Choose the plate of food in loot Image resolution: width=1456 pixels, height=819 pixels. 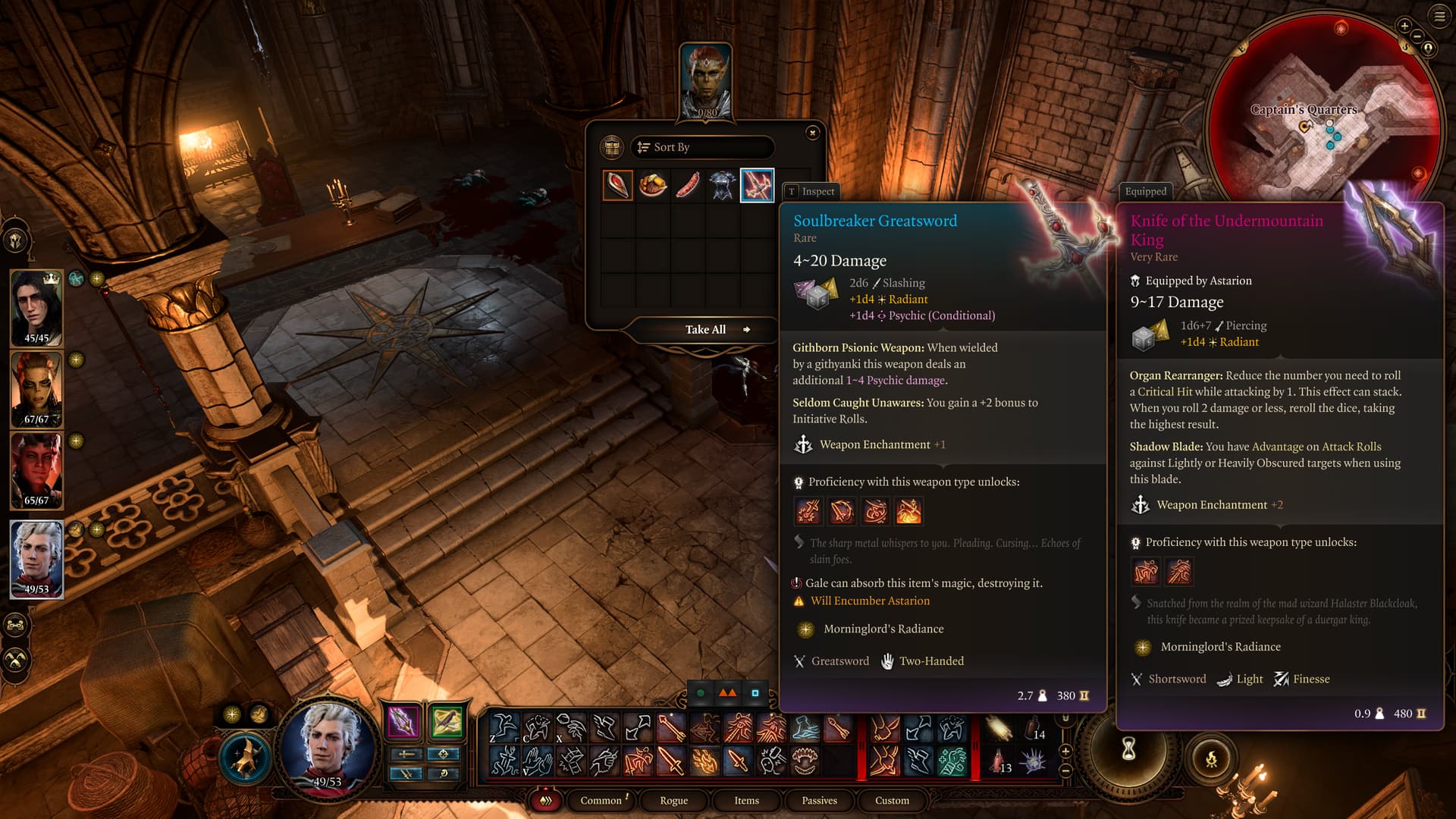click(652, 186)
